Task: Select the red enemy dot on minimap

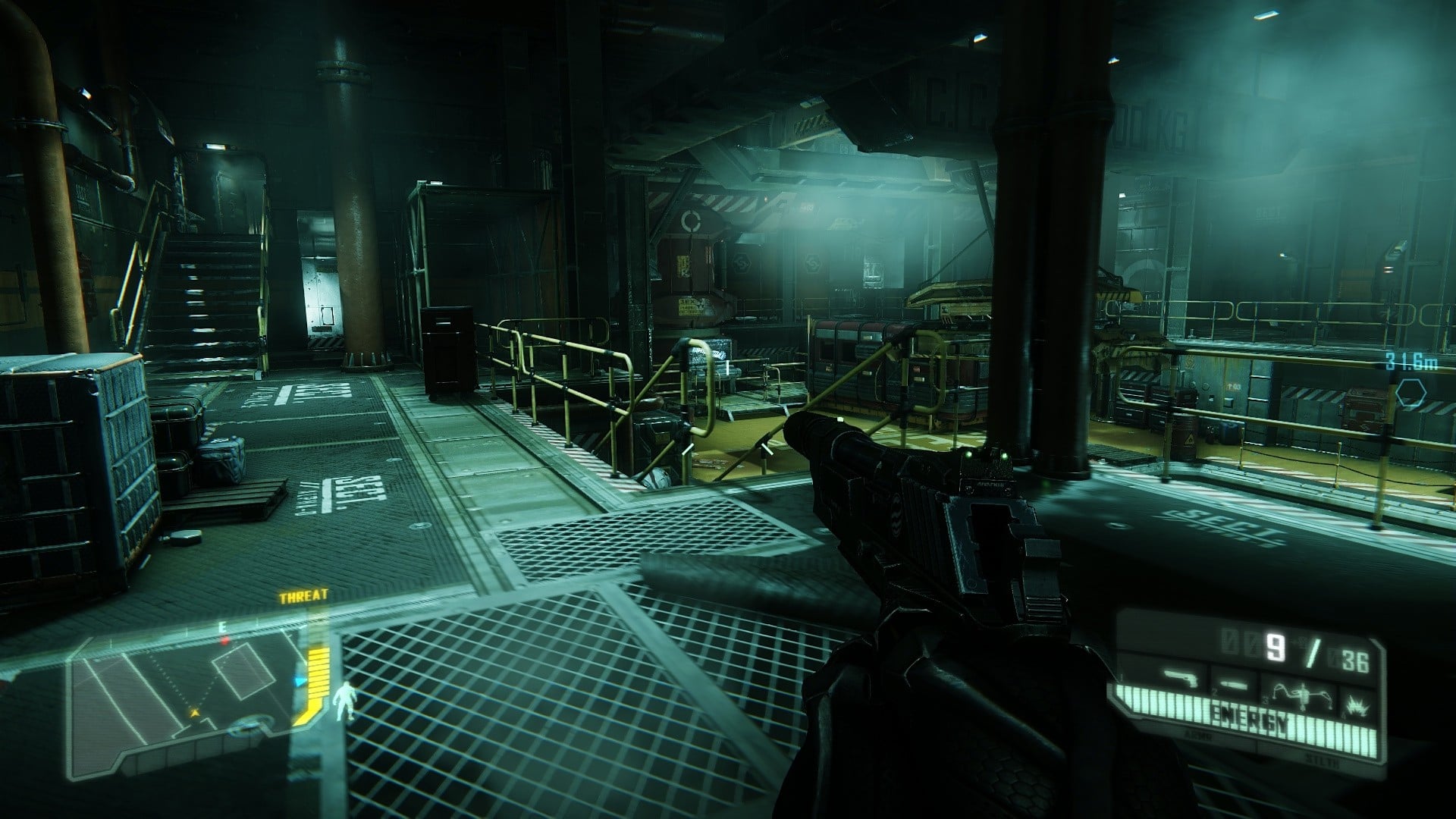Action: pyautogui.click(x=224, y=641)
